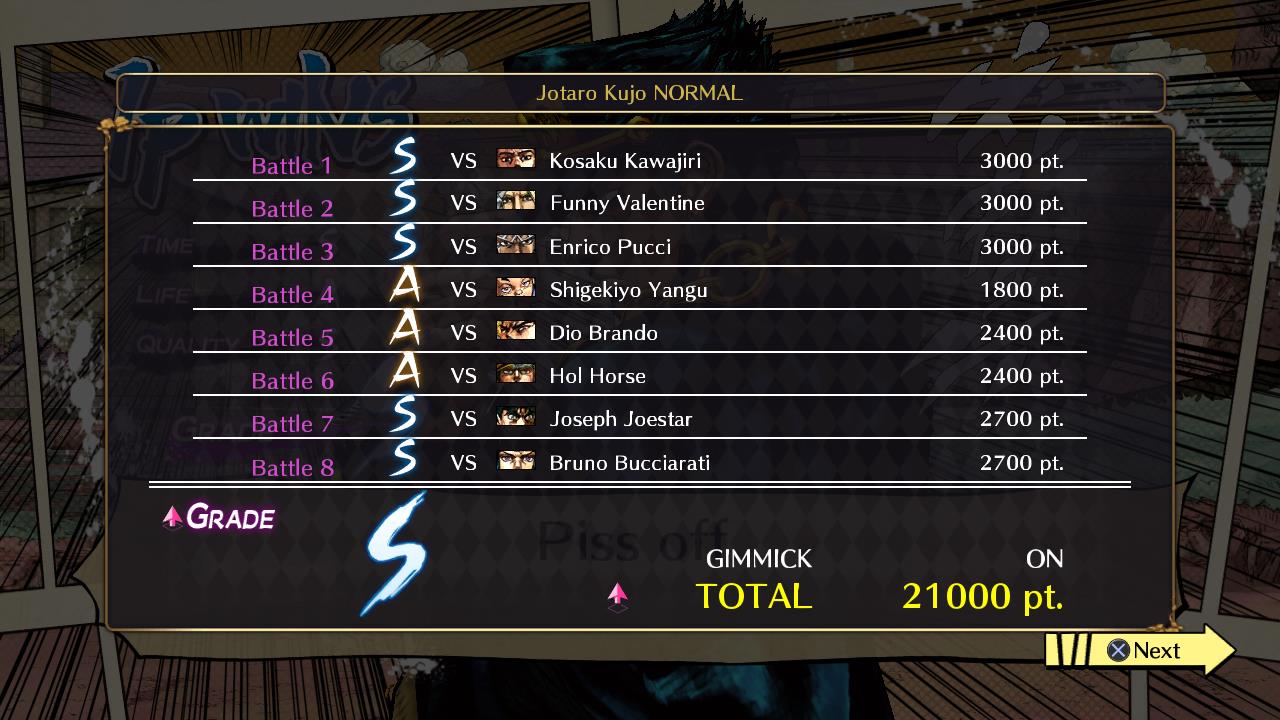
Task: Continue with the yellow Next arrow
Action: pos(1144,651)
